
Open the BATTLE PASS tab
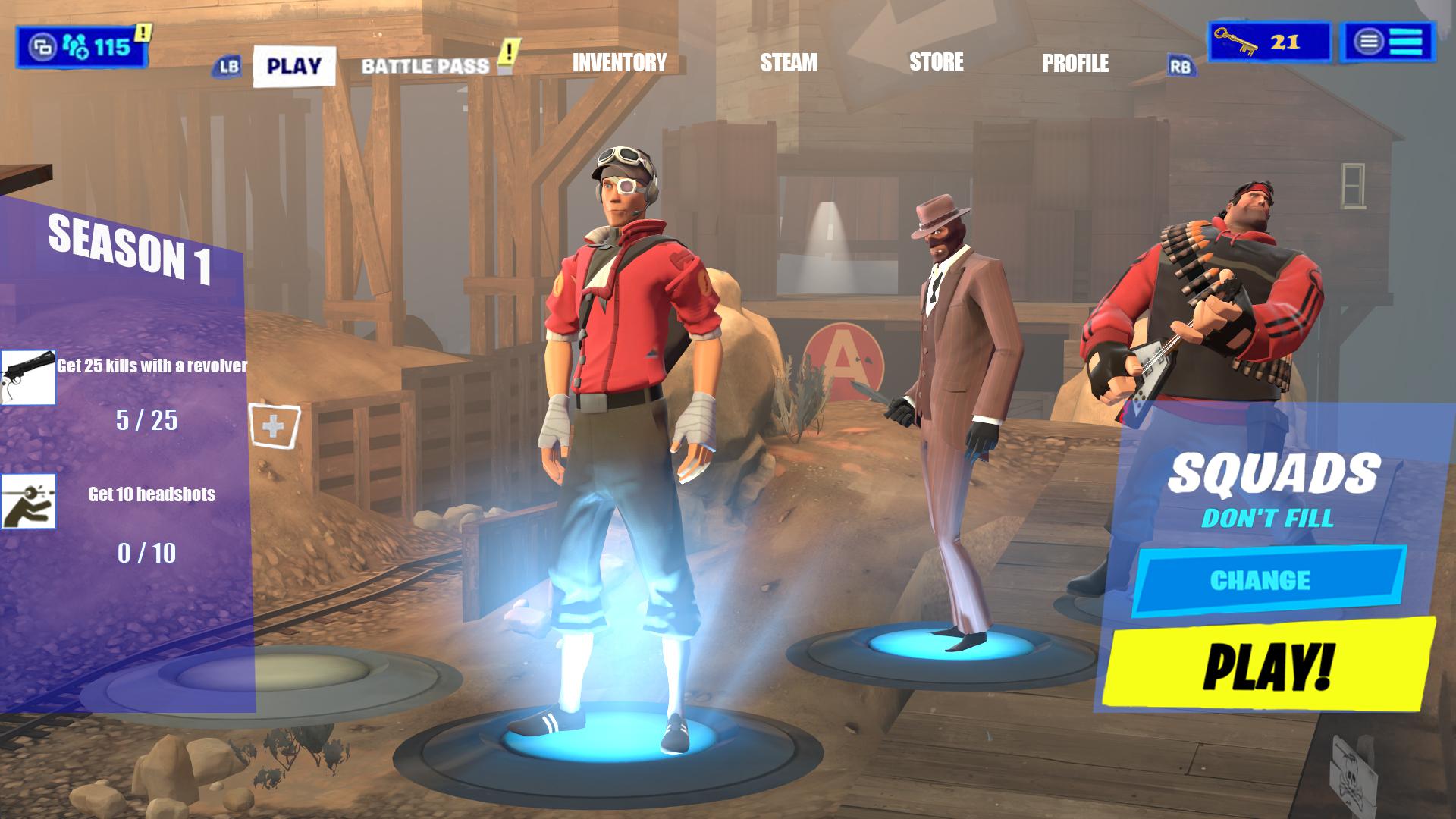coord(426,64)
